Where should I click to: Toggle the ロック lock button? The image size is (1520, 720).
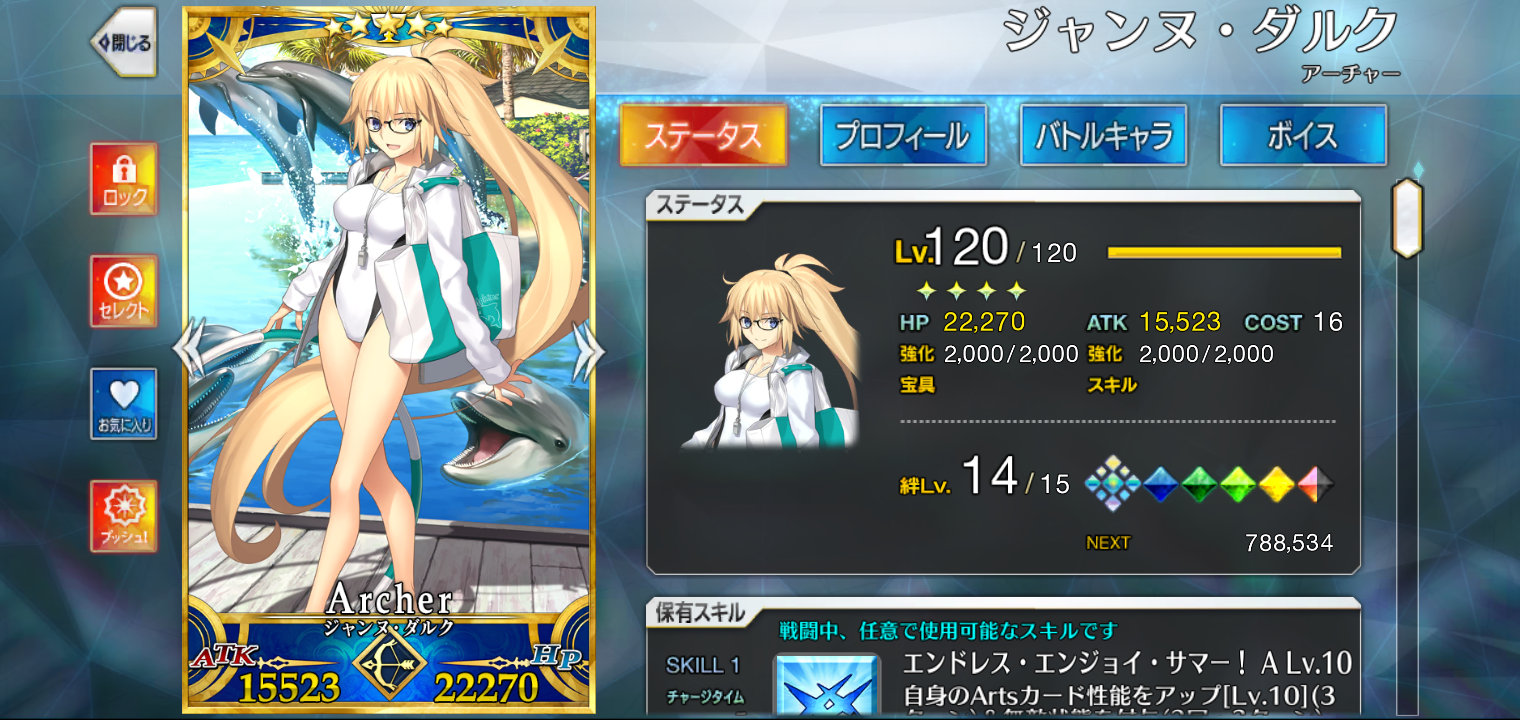(124, 179)
